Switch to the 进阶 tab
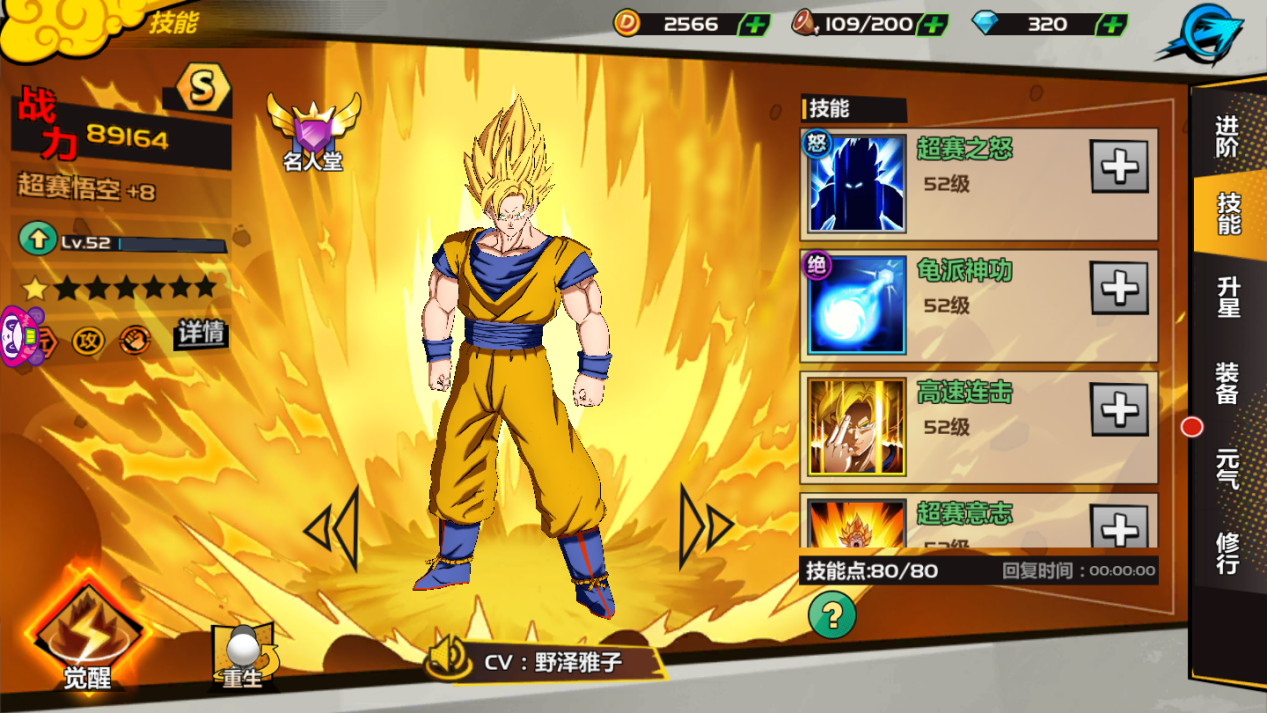This screenshot has width=1267, height=713. [1227, 136]
